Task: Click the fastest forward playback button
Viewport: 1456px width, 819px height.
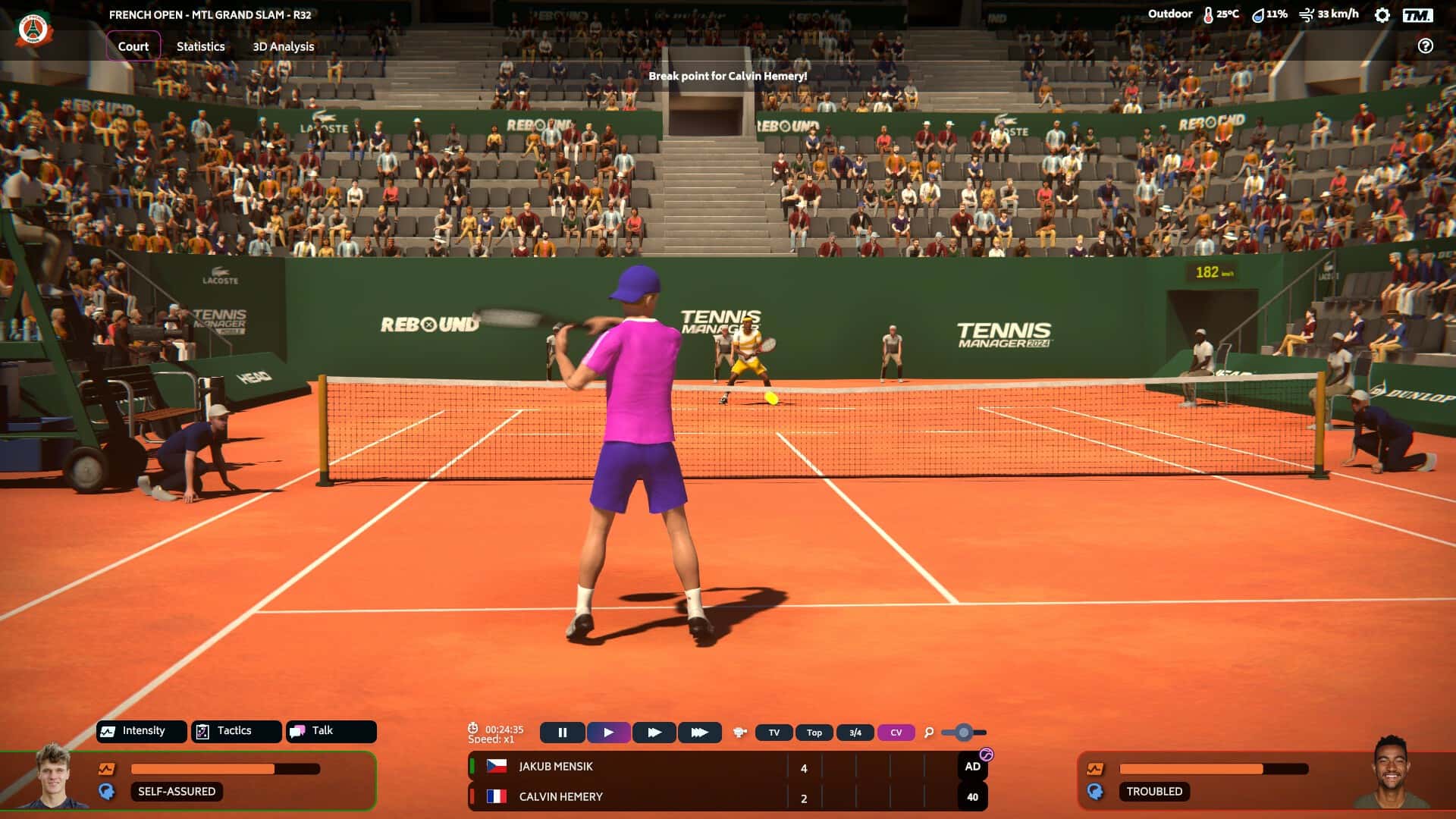Action: pyautogui.click(x=700, y=733)
